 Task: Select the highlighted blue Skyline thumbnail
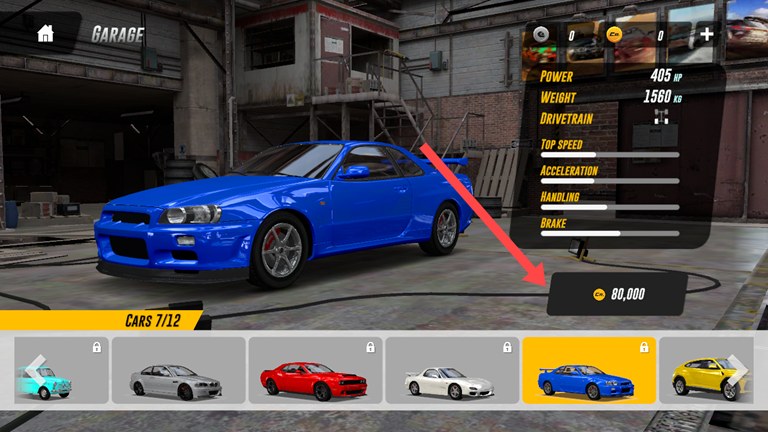(589, 371)
